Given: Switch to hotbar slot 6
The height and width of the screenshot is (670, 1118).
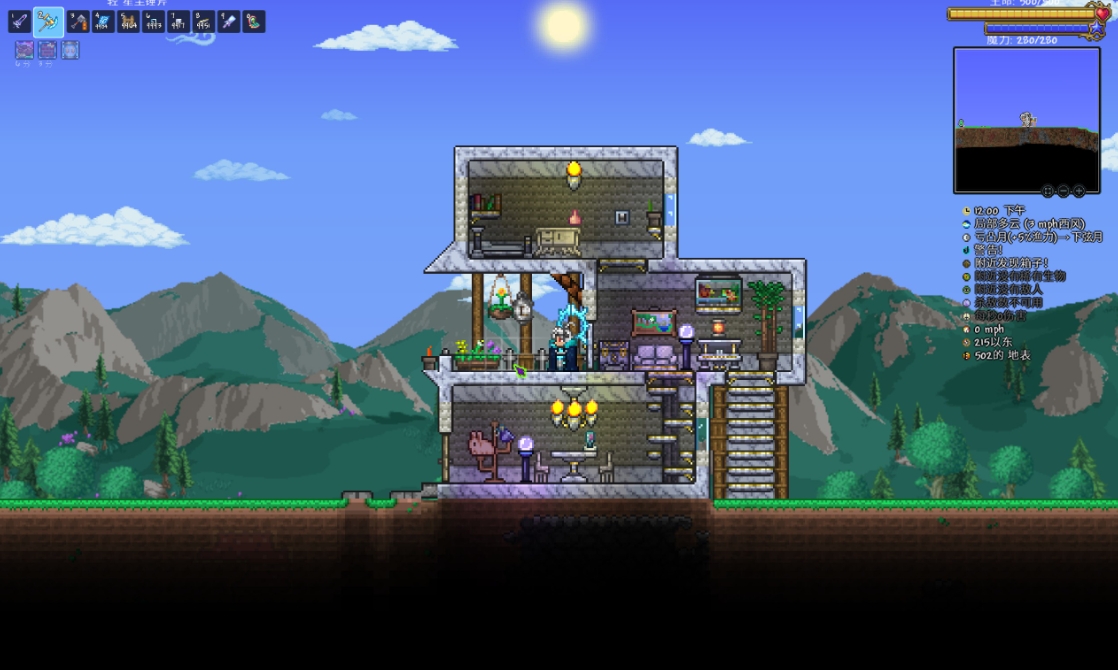Looking at the screenshot, I should click(153, 21).
